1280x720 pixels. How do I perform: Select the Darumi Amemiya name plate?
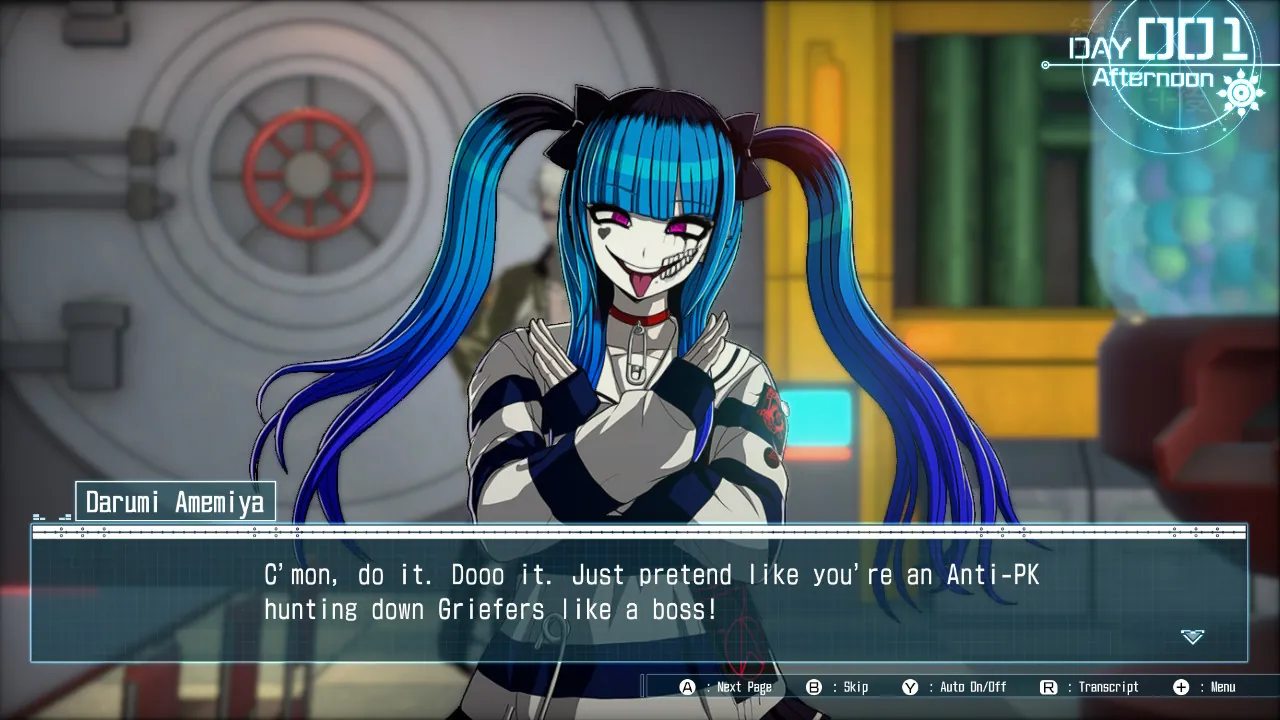(175, 500)
